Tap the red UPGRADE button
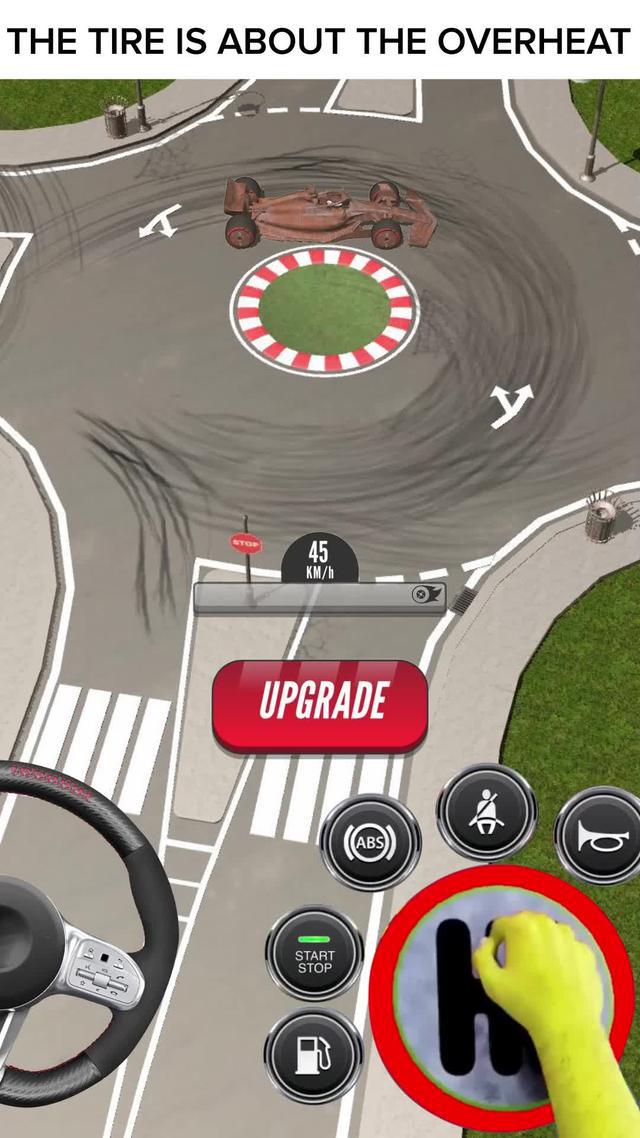Screen dimensions: 640x1138 click(x=320, y=704)
